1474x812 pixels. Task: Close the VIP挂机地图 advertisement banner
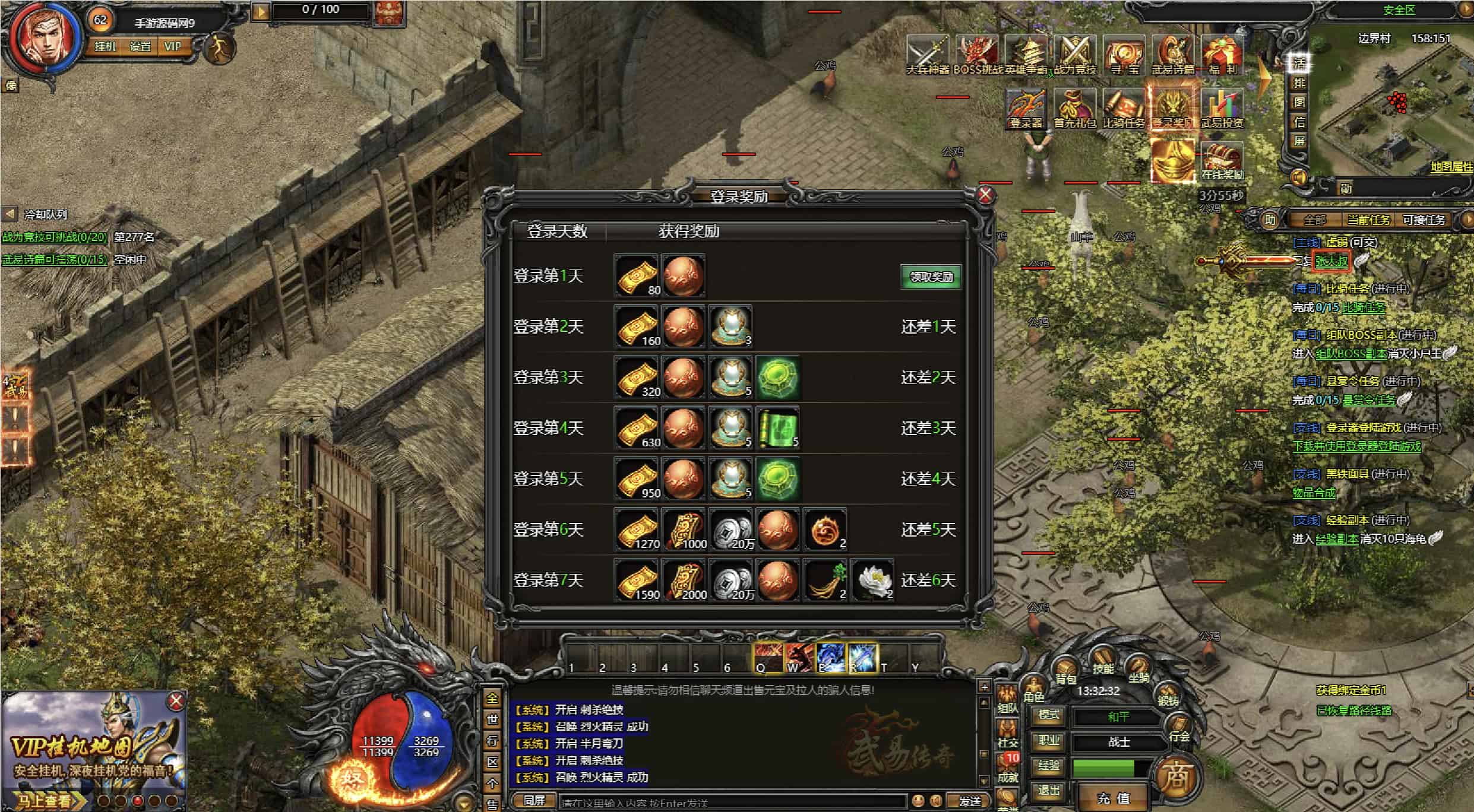coord(176,702)
